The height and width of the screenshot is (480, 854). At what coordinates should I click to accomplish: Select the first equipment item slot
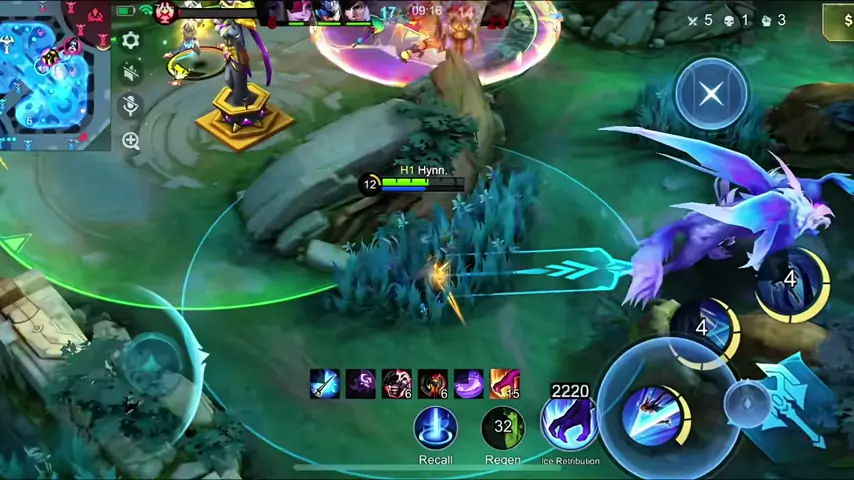324,384
